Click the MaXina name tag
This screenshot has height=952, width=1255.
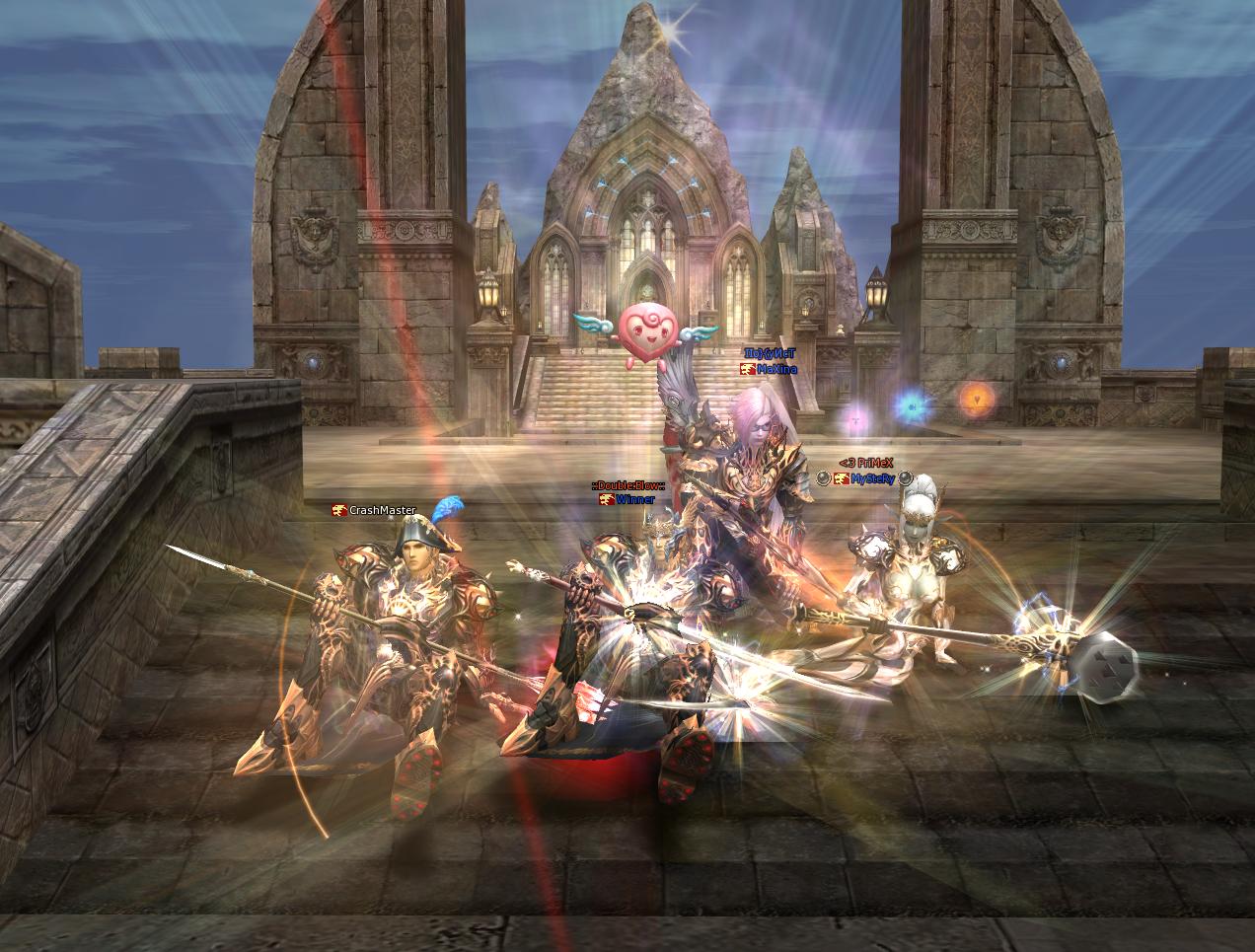[x=775, y=368]
